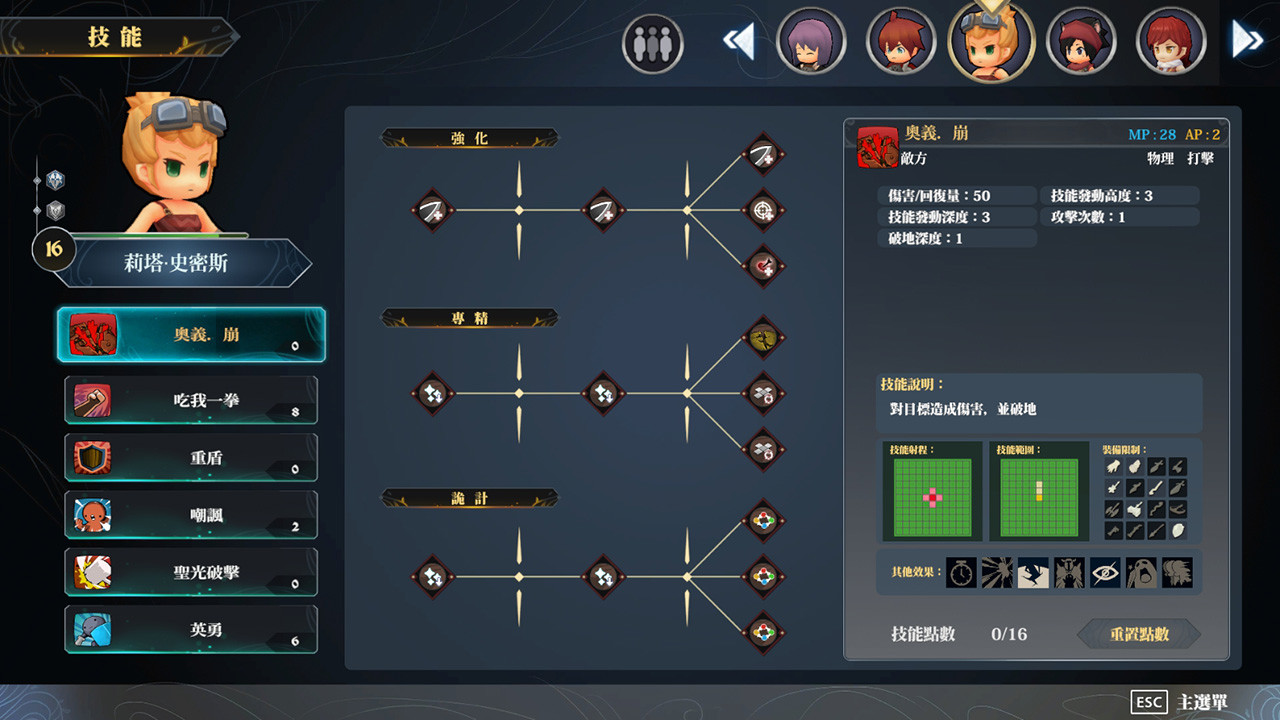This screenshot has height=720, width=1280.
Task: Expand the 強化 section header
Action: (x=470, y=138)
